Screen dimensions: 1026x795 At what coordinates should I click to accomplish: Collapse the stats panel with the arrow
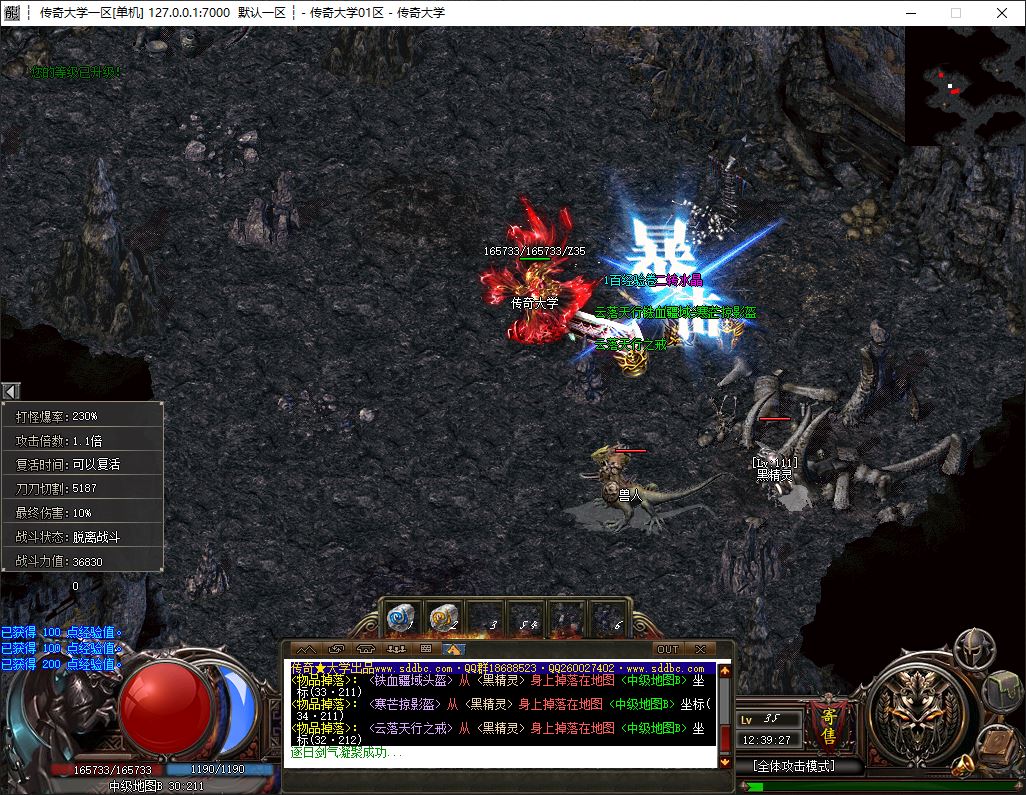click(x=10, y=391)
